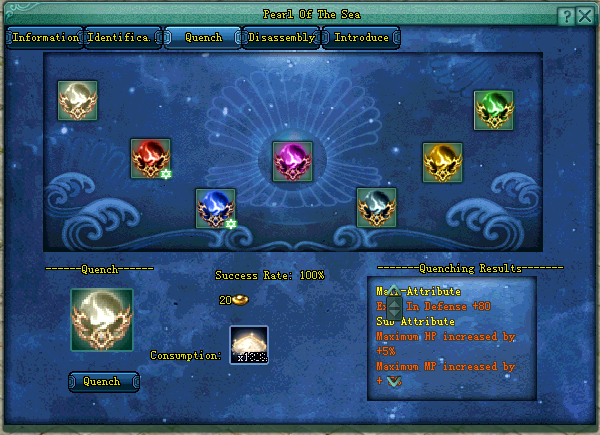
Task: Switch to the Disassembly tab
Action: (x=281, y=38)
